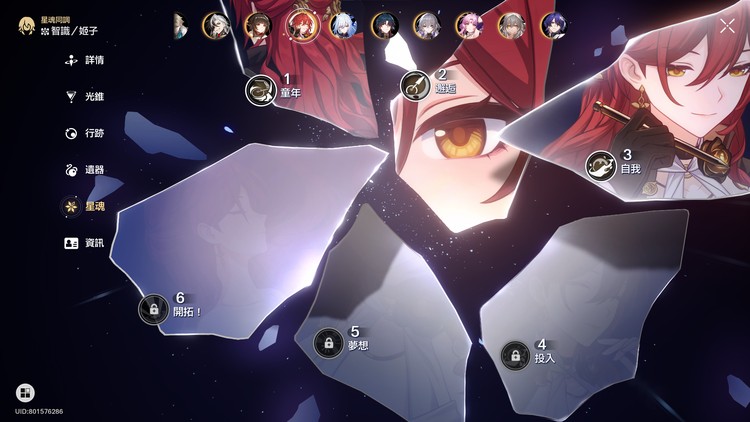The image size is (750, 422).
Task: Inspect locked eidolon 5 夢想
Action: click(328, 343)
